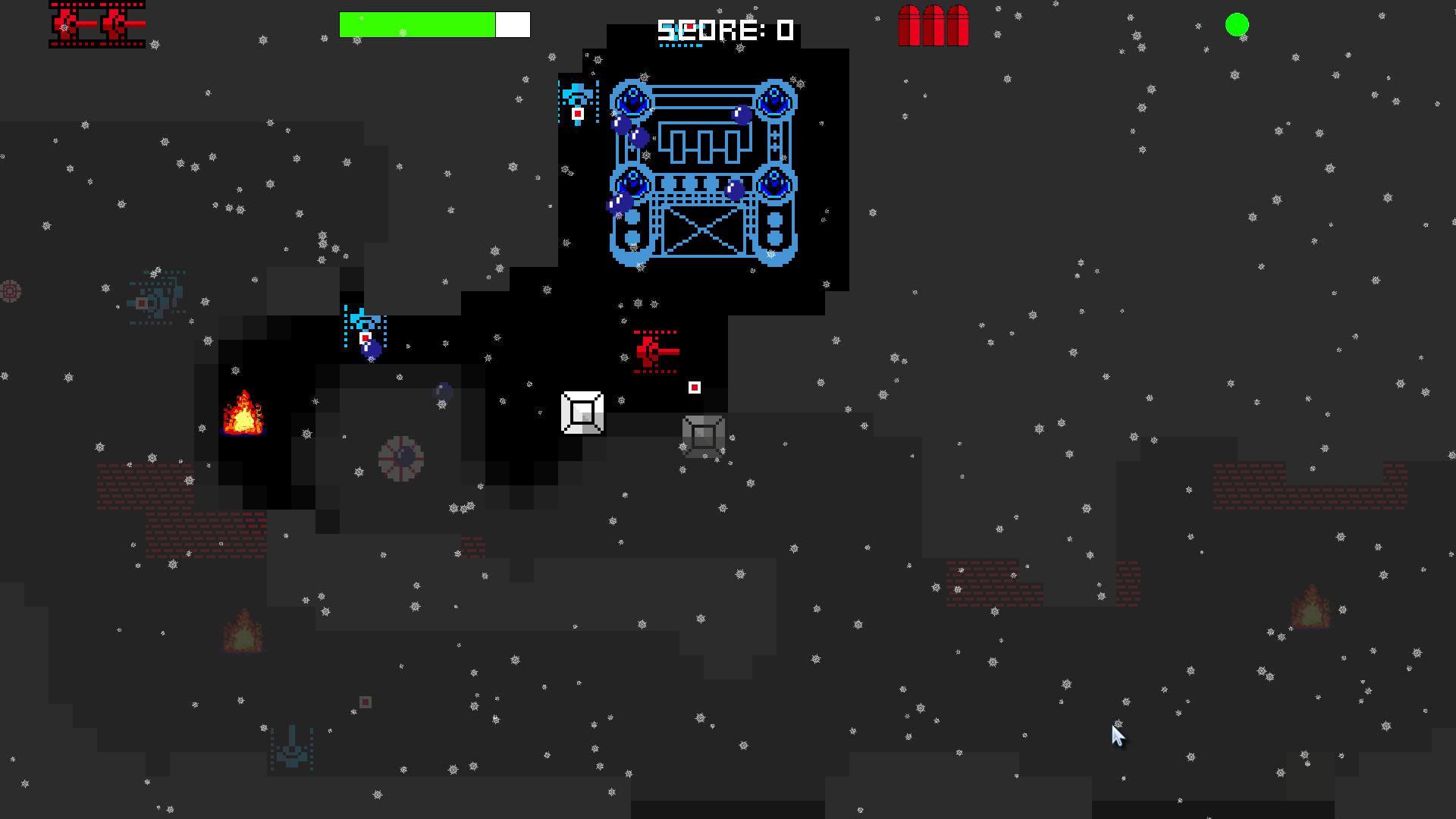
Task: Click the white metal crate
Action: point(582,412)
